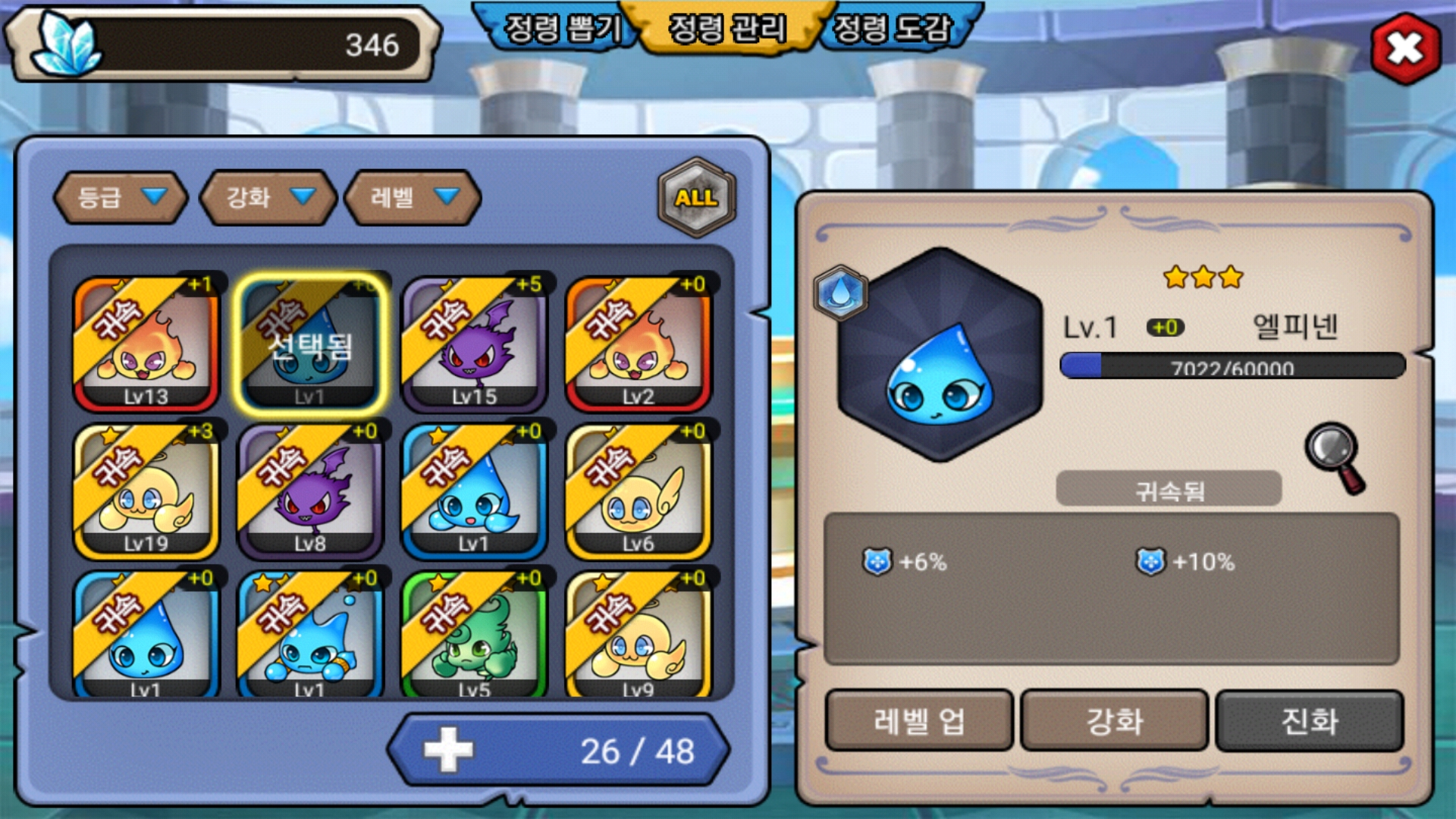Close the spirit management screen

1405,49
